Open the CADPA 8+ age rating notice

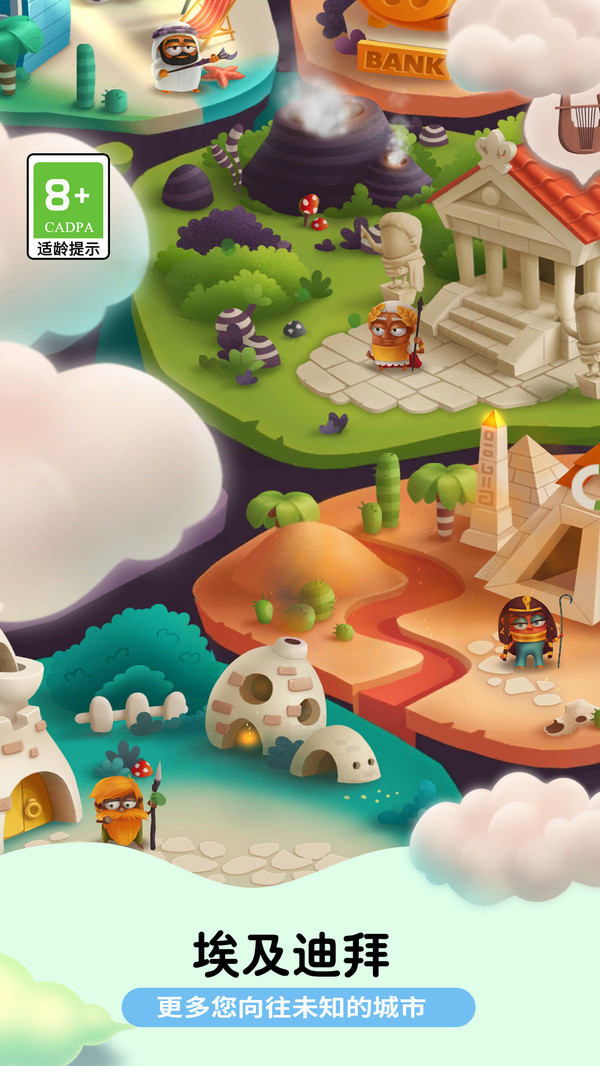[x=68, y=207]
